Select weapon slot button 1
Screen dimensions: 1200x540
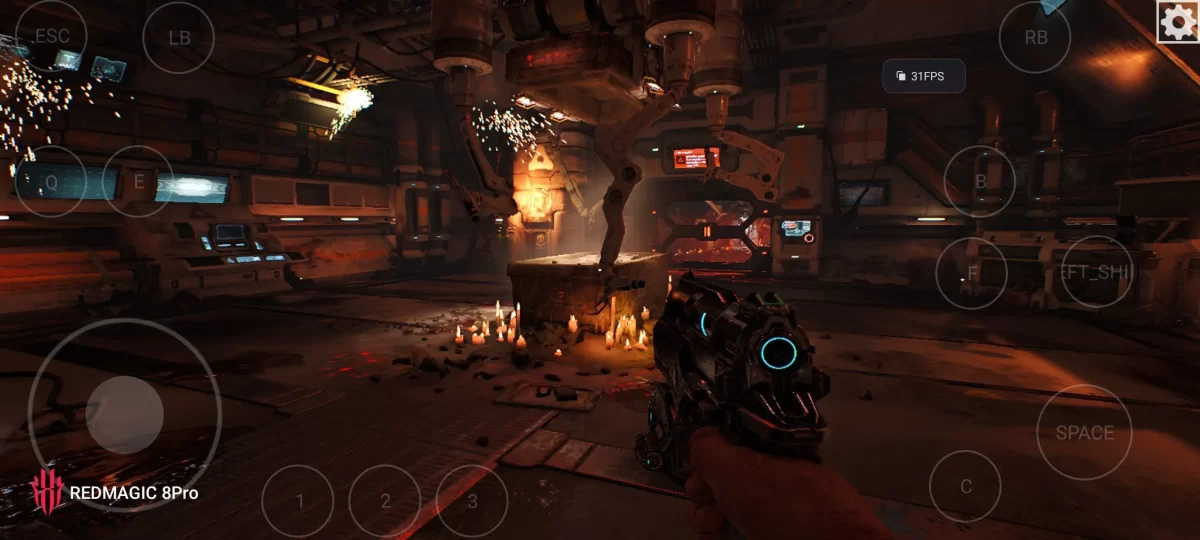[298, 501]
